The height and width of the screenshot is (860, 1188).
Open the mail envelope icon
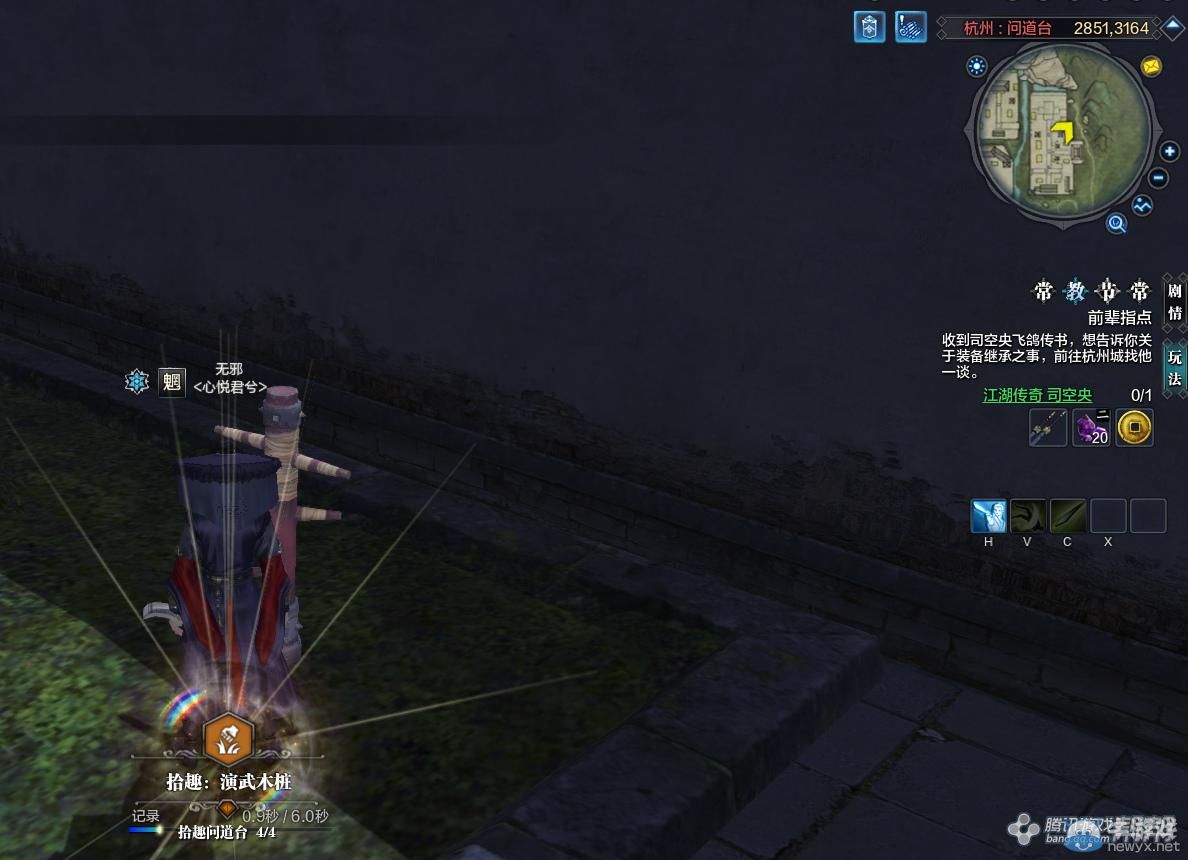pyautogui.click(x=1151, y=67)
